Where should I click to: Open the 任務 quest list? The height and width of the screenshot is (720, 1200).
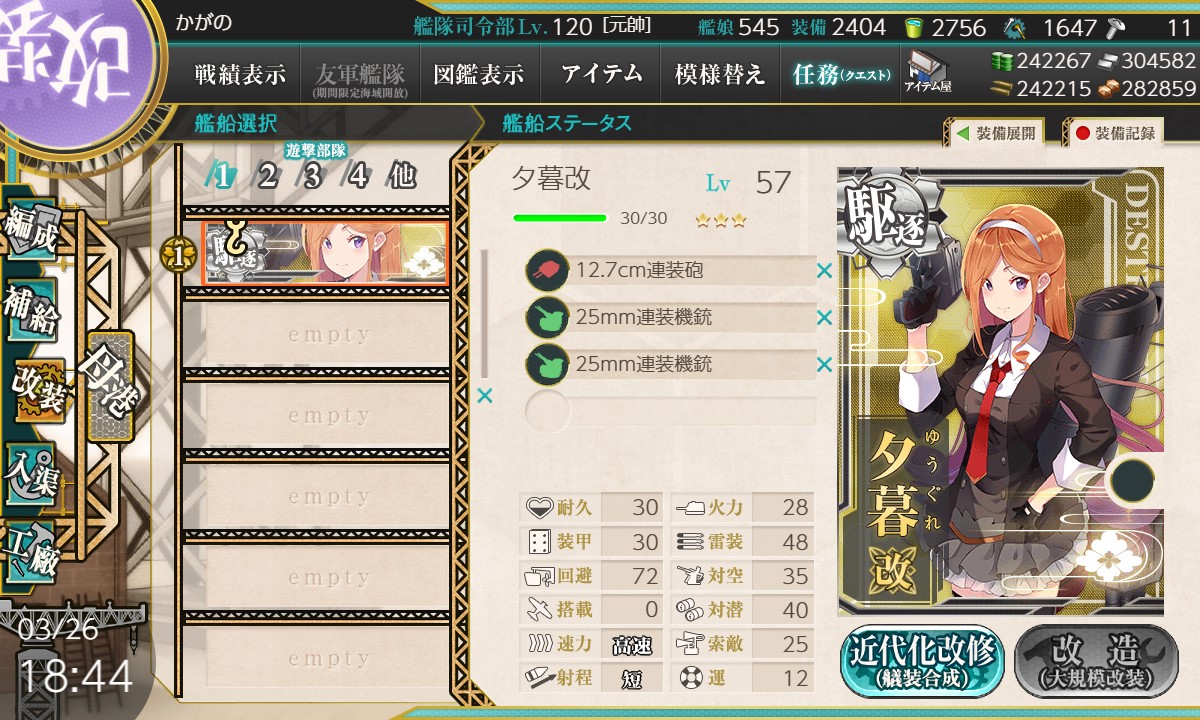pos(840,74)
